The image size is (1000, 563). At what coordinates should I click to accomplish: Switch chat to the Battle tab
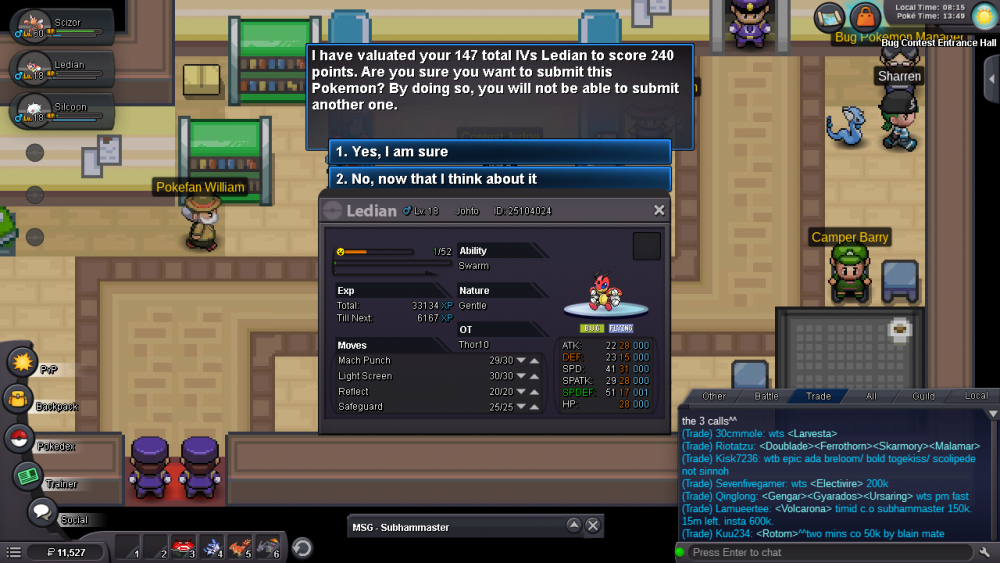(766, 396)
